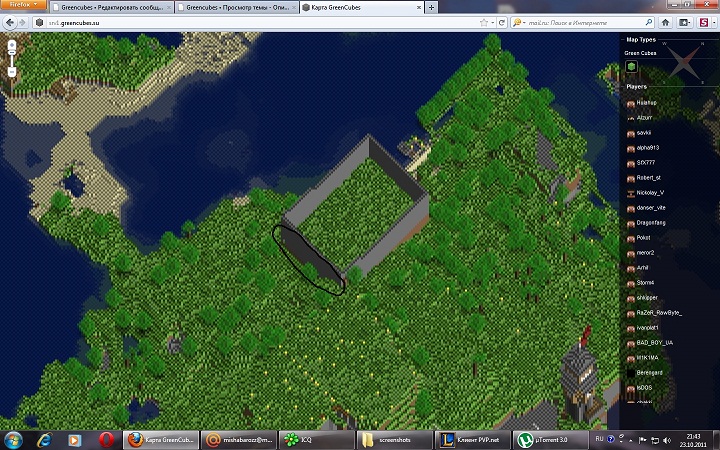
Task: Zoom in with the map's plus button
Action: tap(11, 45)
